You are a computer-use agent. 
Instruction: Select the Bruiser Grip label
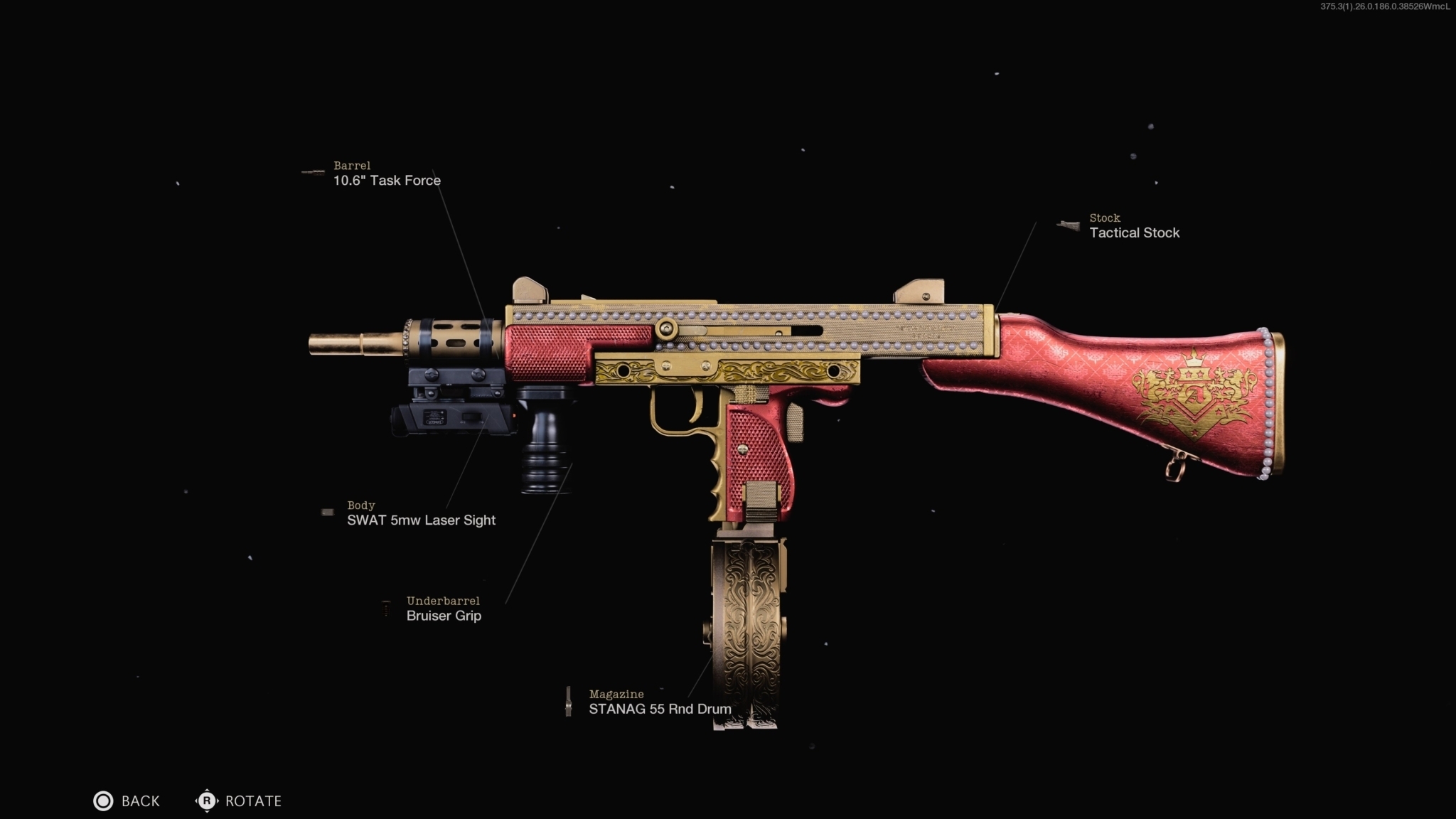tap(442, 615)
